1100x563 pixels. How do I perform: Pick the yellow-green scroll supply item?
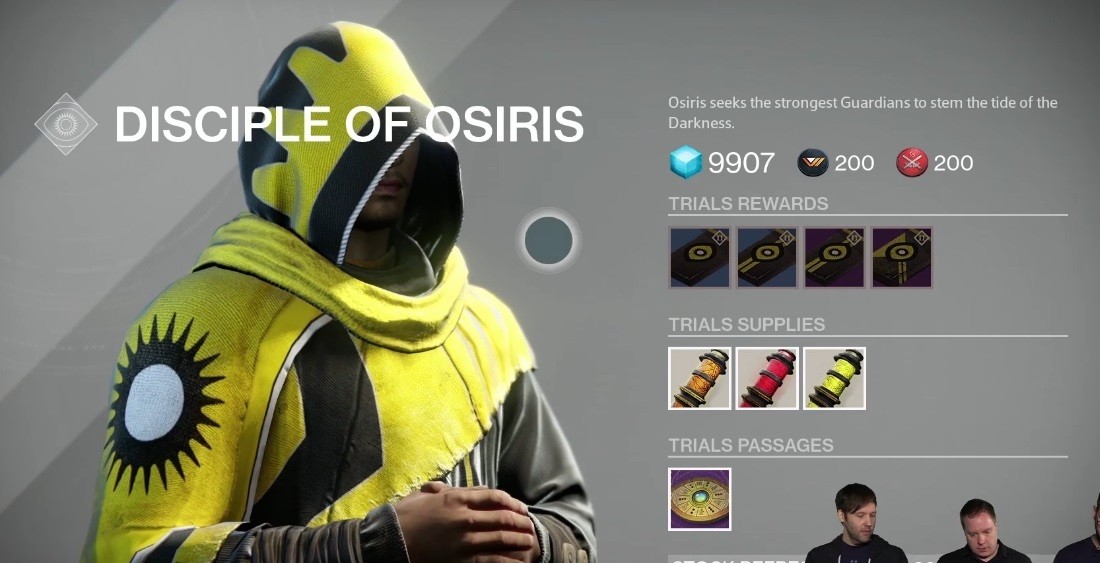point(834,378)
